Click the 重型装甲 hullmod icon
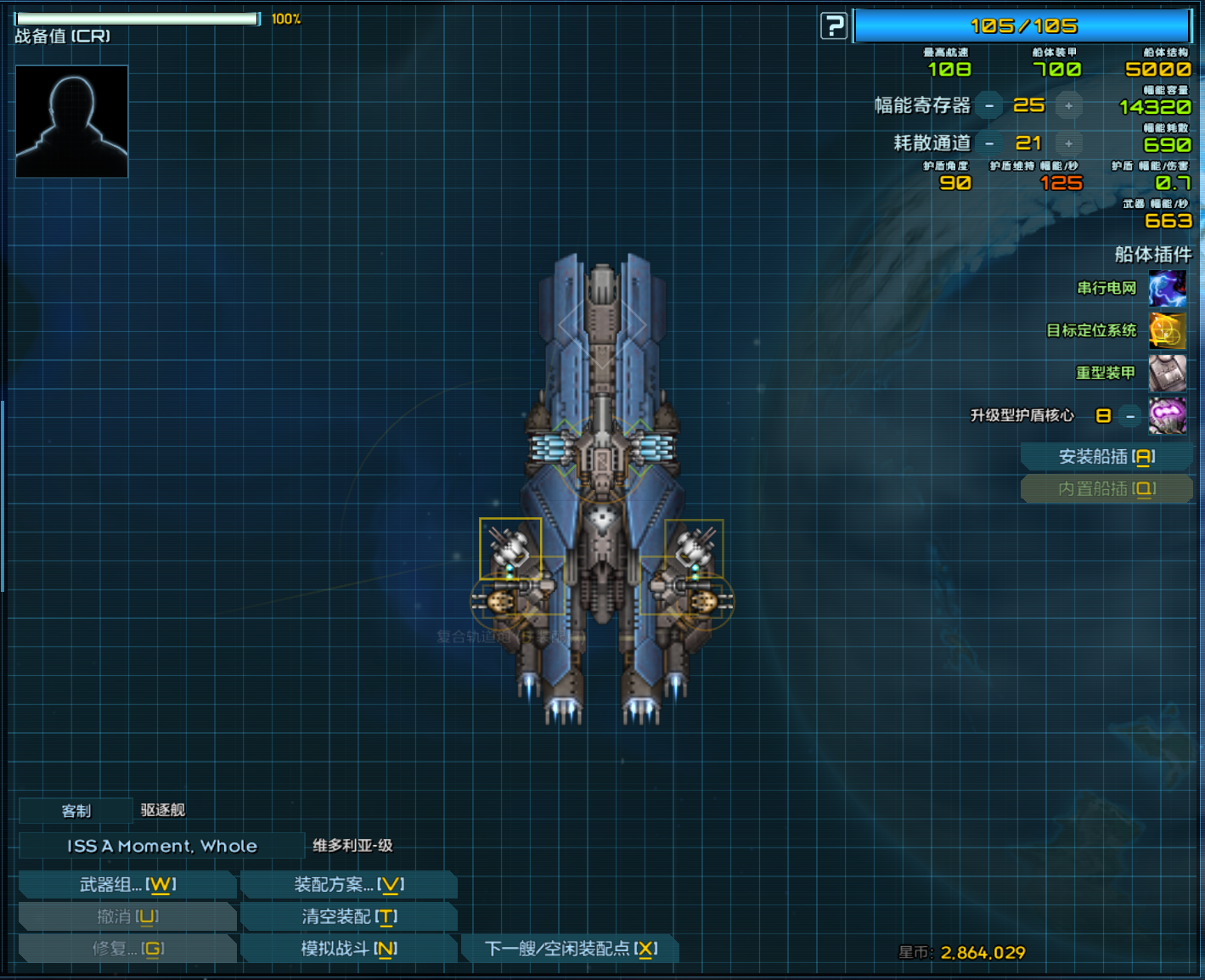Viewport: 1205px width, 980px height. 1167,374
